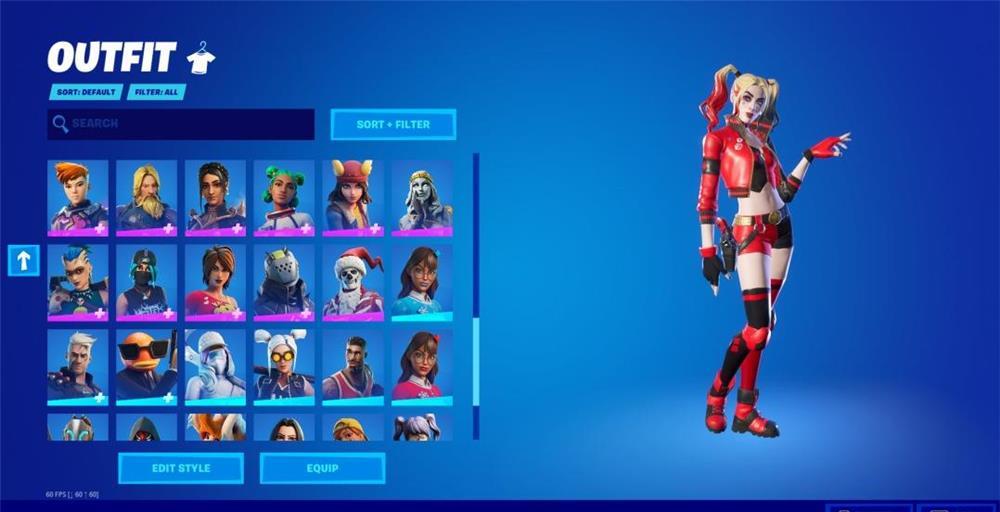
Task: Select the blue mohawk sunglasses outfit
Action: [x=78, y=282]
